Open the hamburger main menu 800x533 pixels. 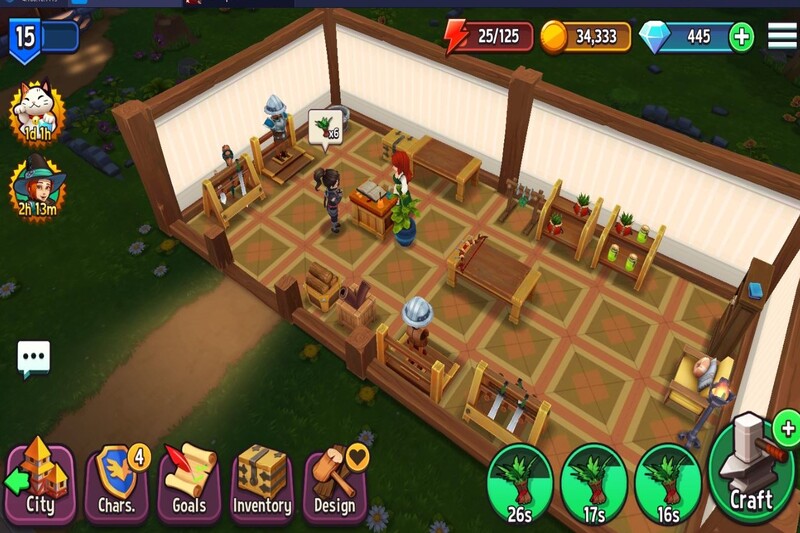click(x=782, y=35)
